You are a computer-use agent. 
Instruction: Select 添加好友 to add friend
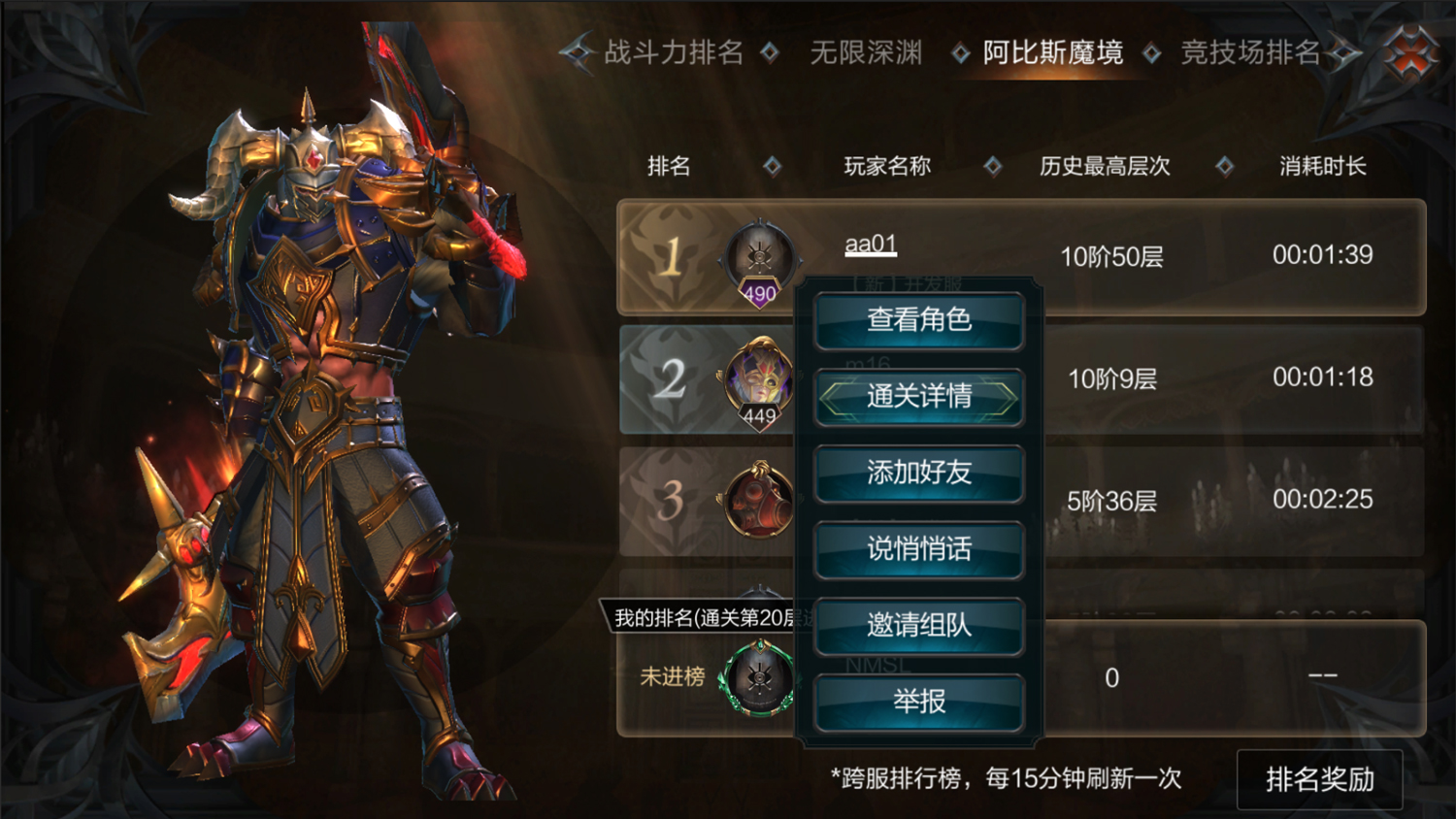(x=918, y=474)
